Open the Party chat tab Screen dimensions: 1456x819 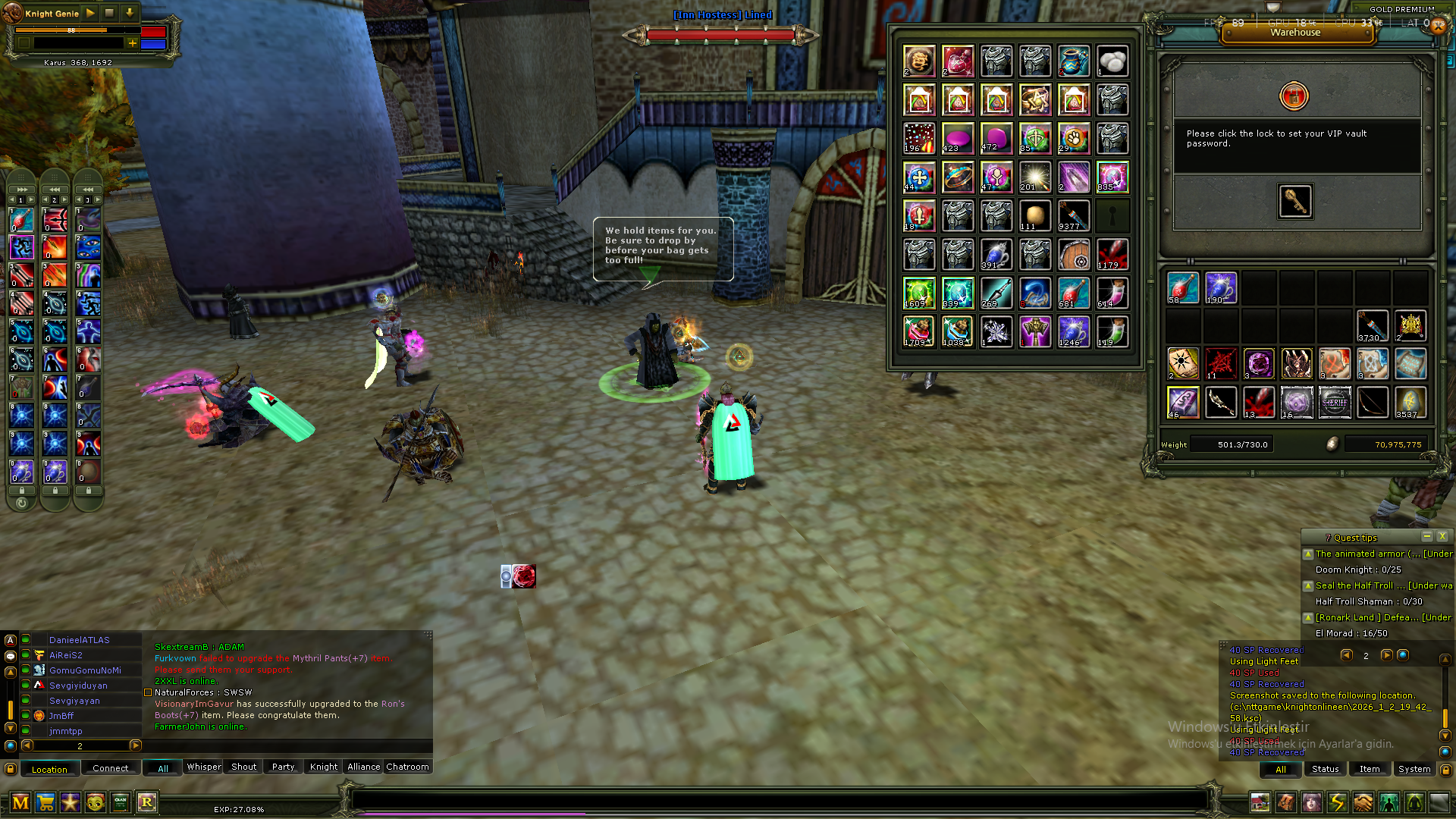283,767
